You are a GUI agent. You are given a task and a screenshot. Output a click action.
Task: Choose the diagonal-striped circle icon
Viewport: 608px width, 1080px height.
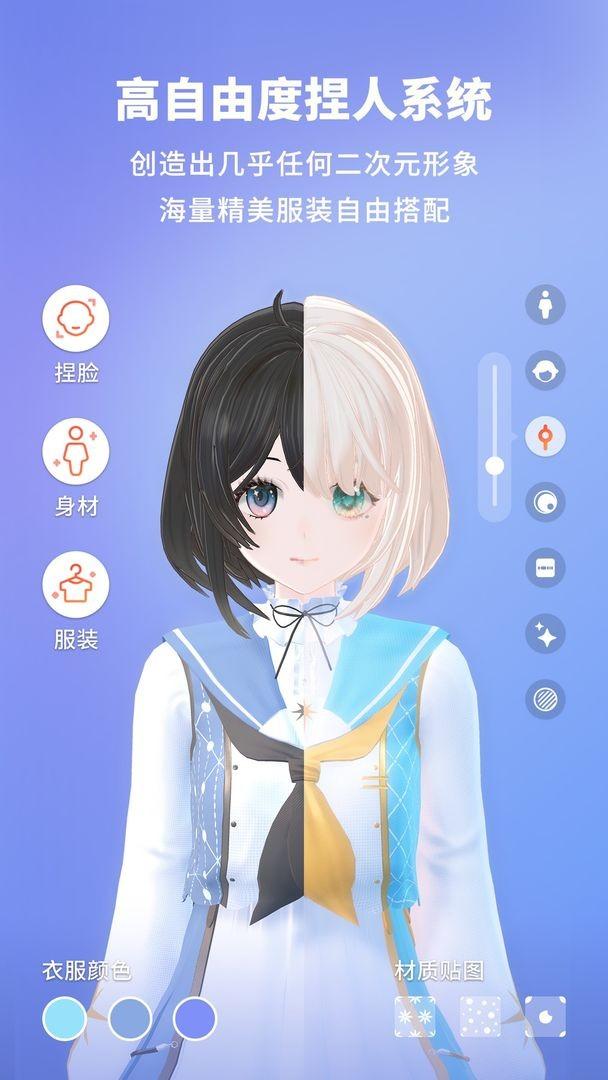[x=545, y=699]
